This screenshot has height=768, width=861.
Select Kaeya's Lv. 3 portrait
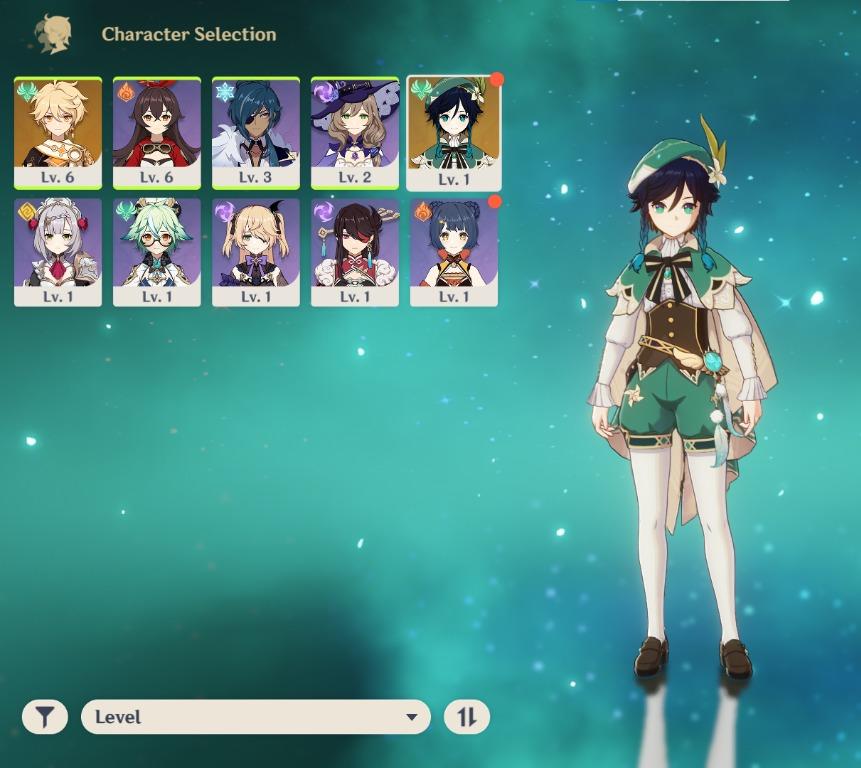[256, 131]
